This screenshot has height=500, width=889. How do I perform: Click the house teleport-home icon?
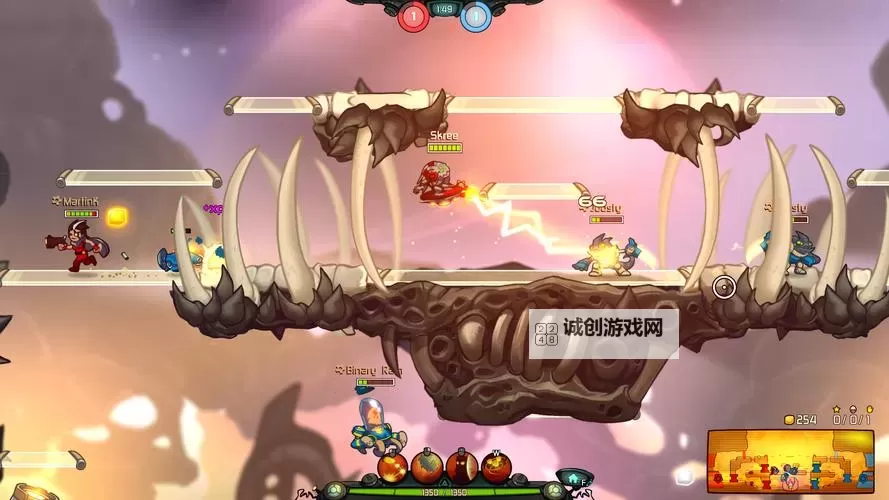coord(572,479)
